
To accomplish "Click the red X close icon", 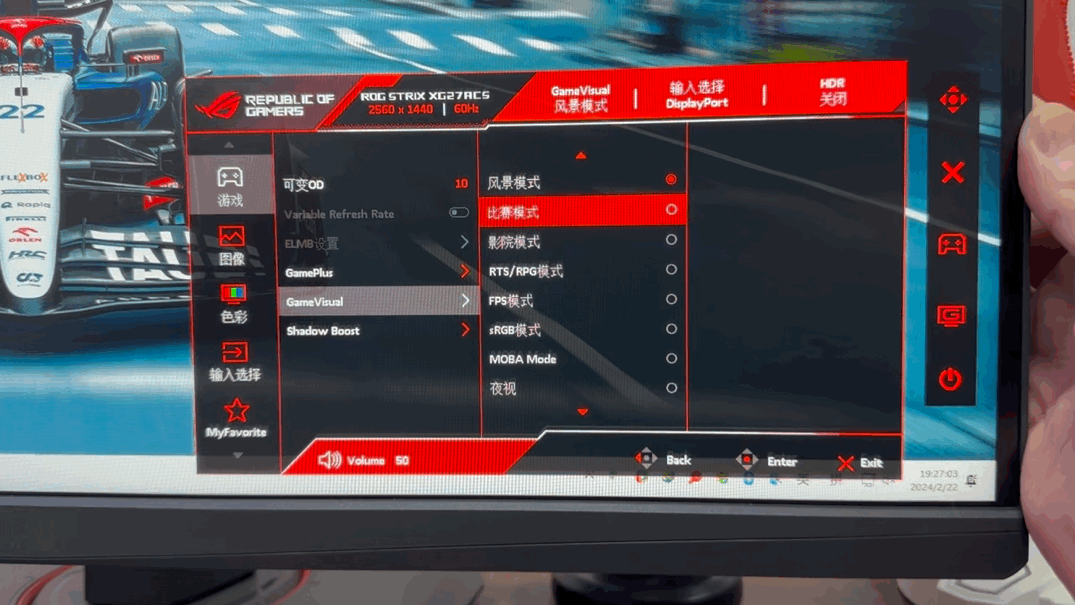I will (x=952, y=172).
